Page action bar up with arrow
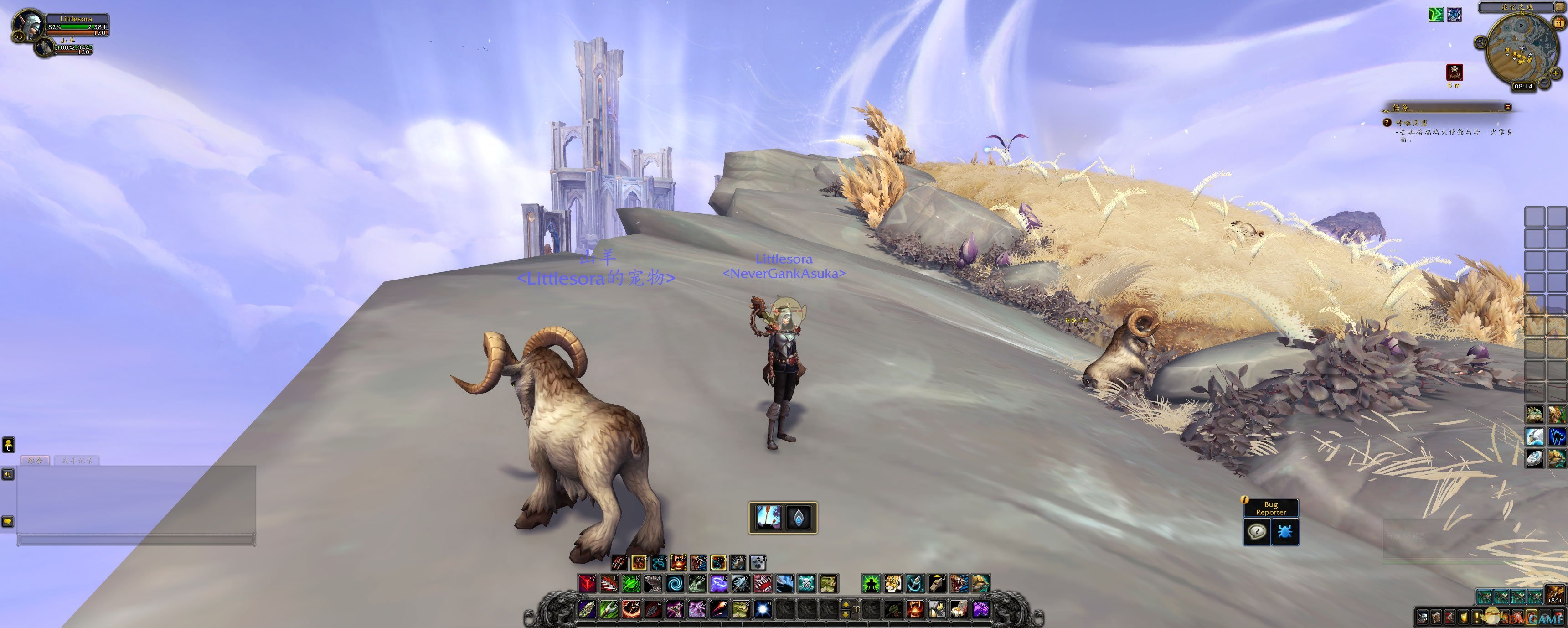The image size is (1568, 628). click(846, 604)
